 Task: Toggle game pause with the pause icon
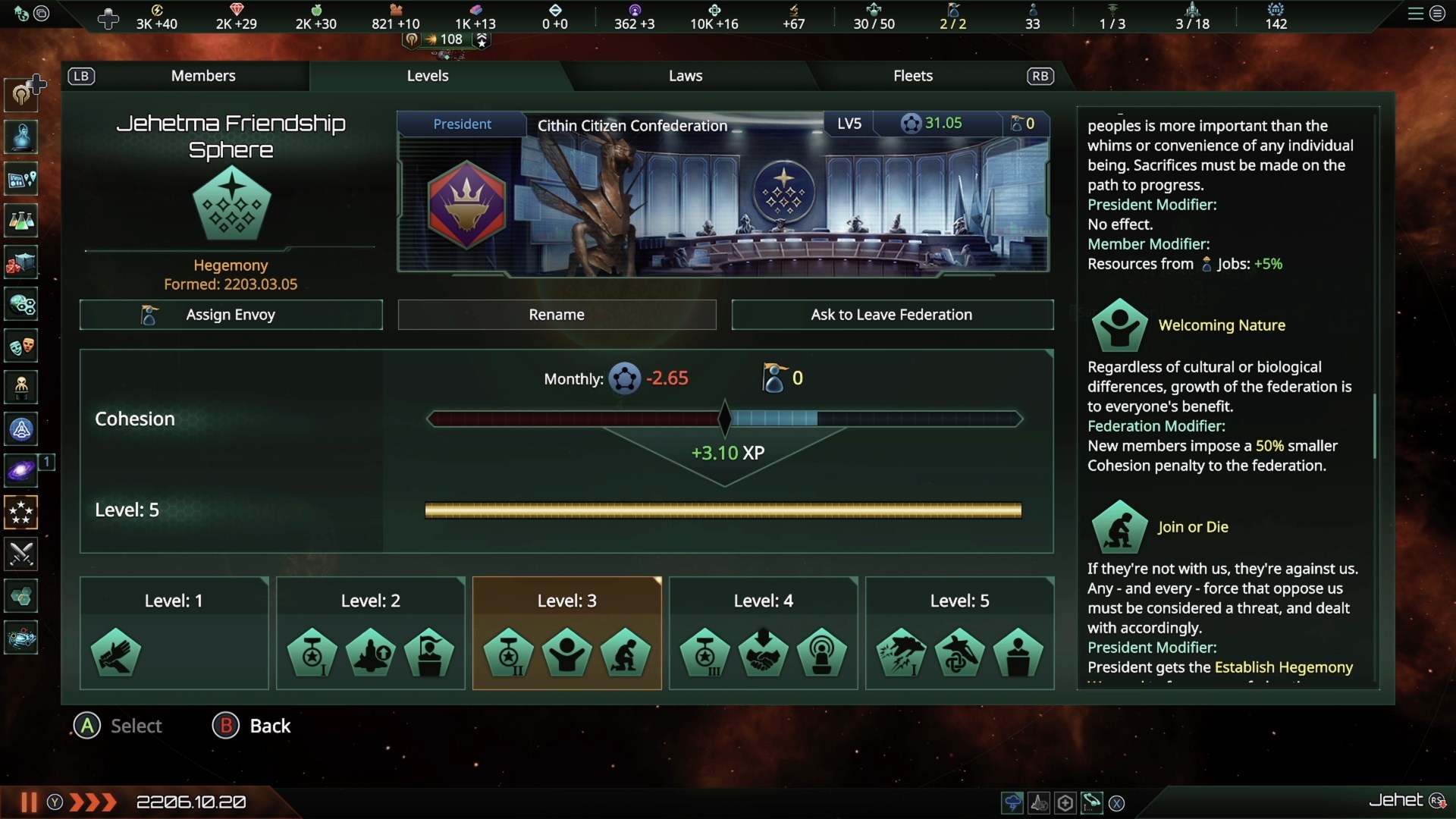(x=28, y=802)
